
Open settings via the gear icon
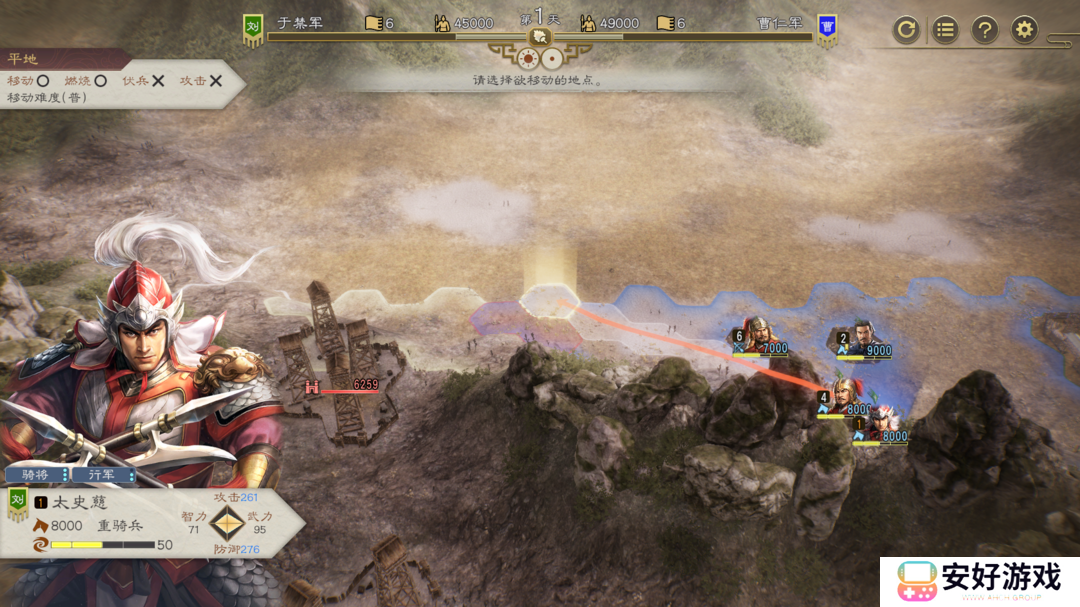tap(1024, 30)
